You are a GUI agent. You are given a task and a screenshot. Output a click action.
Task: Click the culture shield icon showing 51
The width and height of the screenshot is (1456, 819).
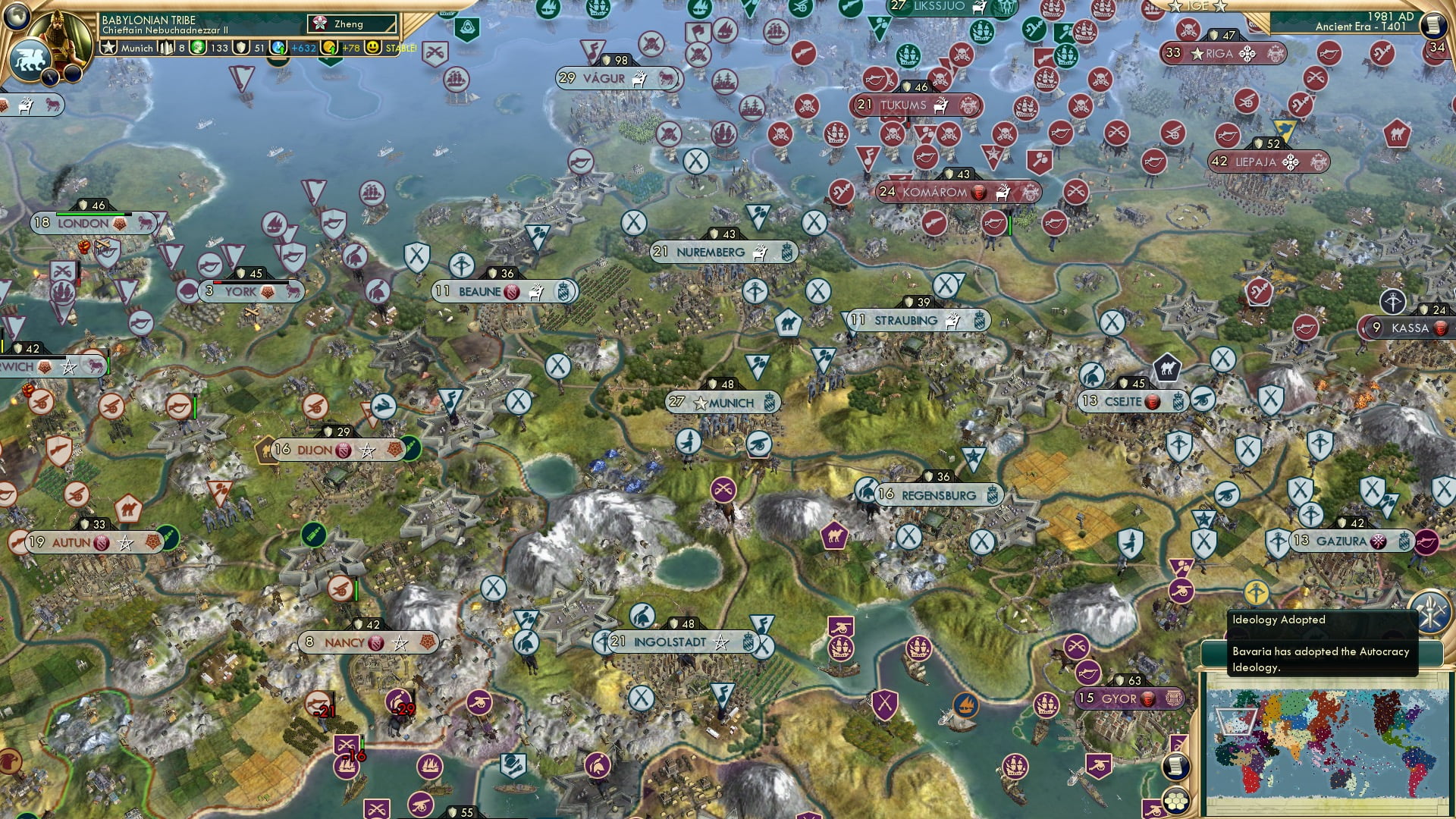pyautogui.click(x=240, y=48)
